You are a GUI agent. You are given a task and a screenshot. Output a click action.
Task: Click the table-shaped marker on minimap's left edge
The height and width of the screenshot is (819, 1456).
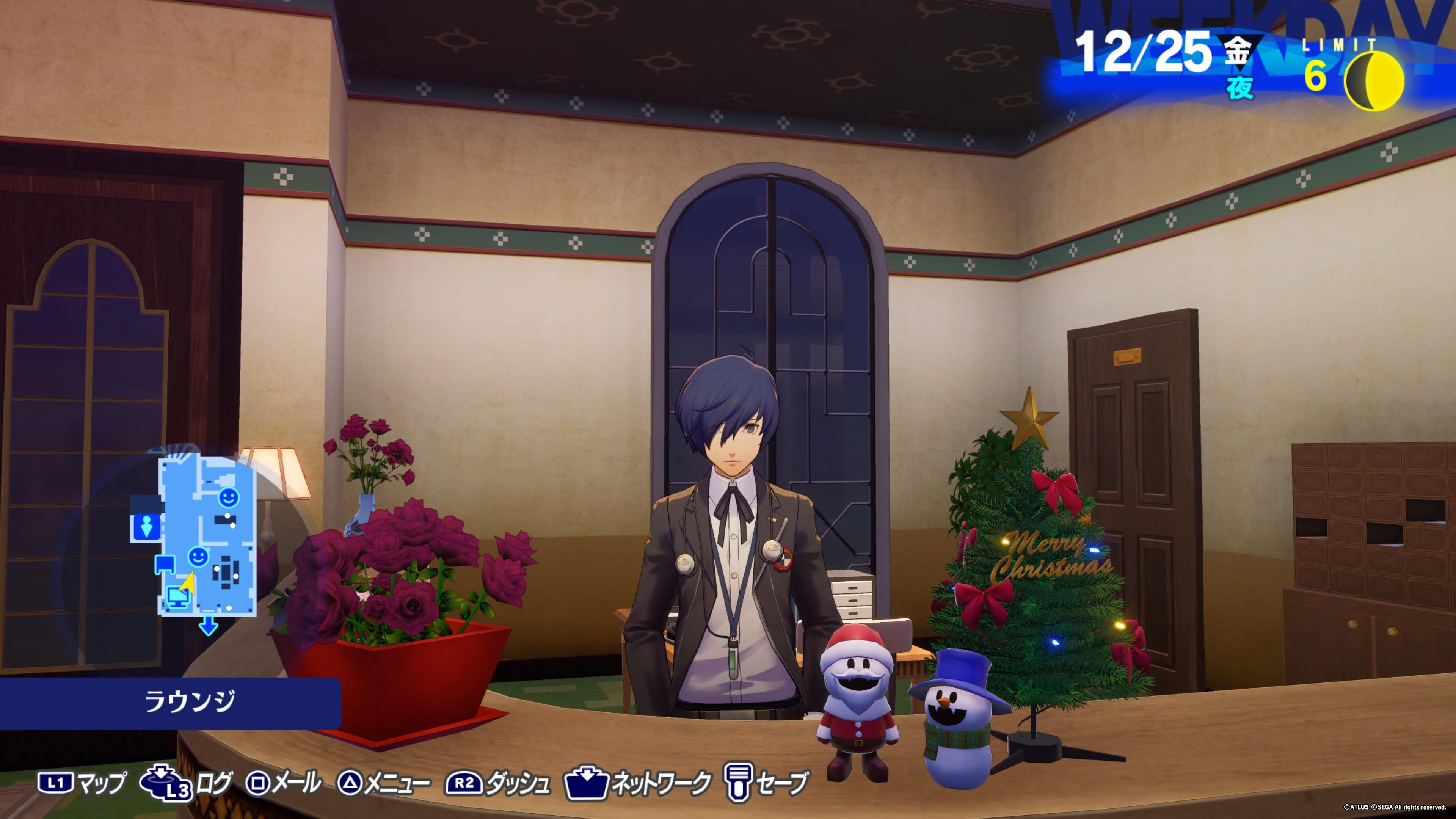[165, 563]
